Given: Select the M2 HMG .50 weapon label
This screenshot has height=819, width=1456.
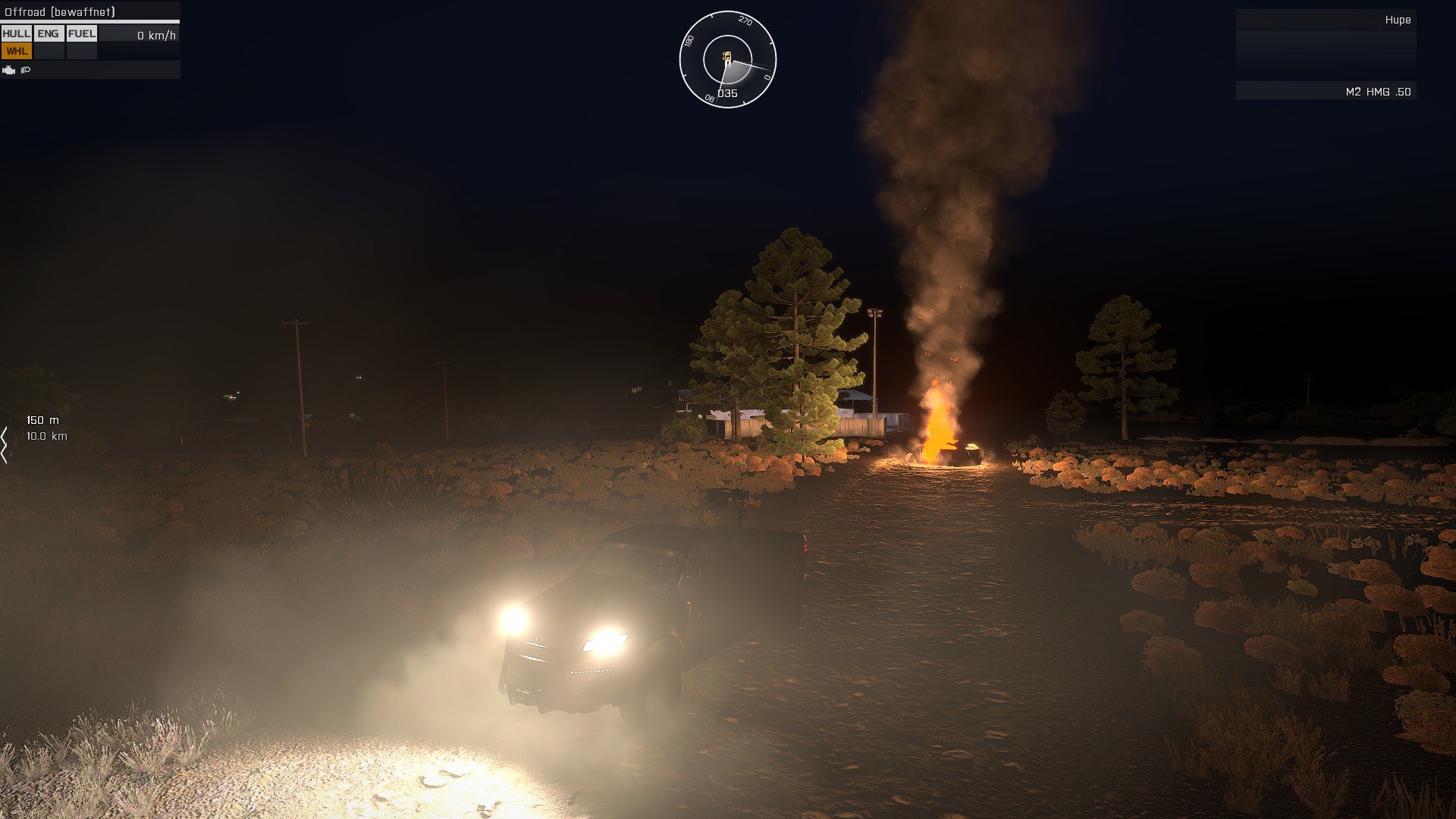Looking at the screenshot, I should [x=1377, y=92].
